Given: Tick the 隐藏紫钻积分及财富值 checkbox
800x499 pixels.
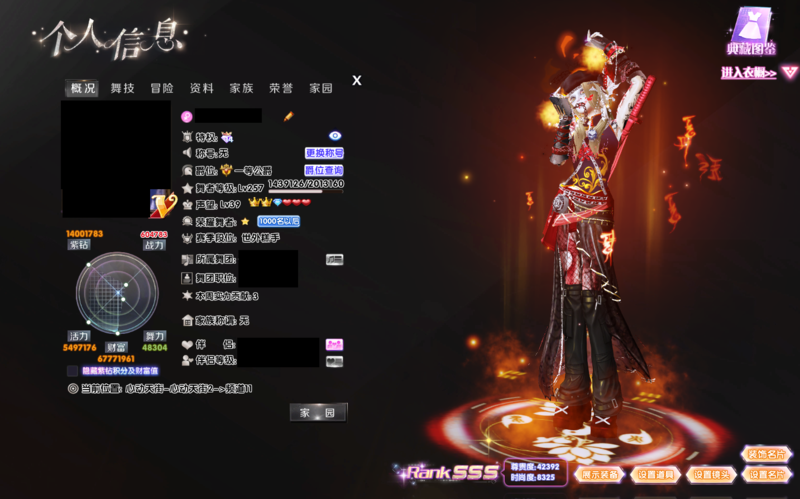Looking at the screenshot, I should pos(72,371).
